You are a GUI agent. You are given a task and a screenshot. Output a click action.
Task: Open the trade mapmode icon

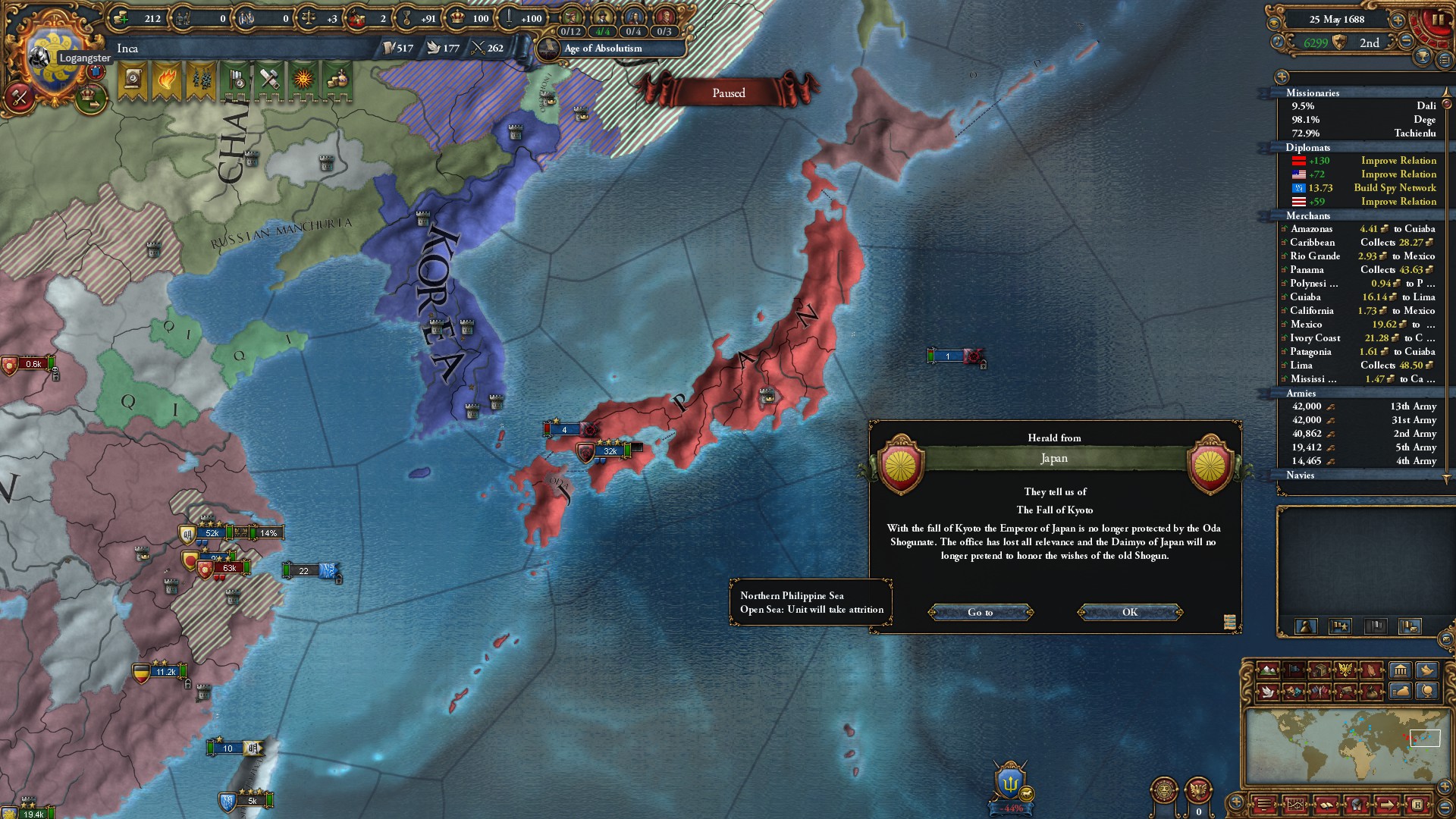tap(1319, 670)
